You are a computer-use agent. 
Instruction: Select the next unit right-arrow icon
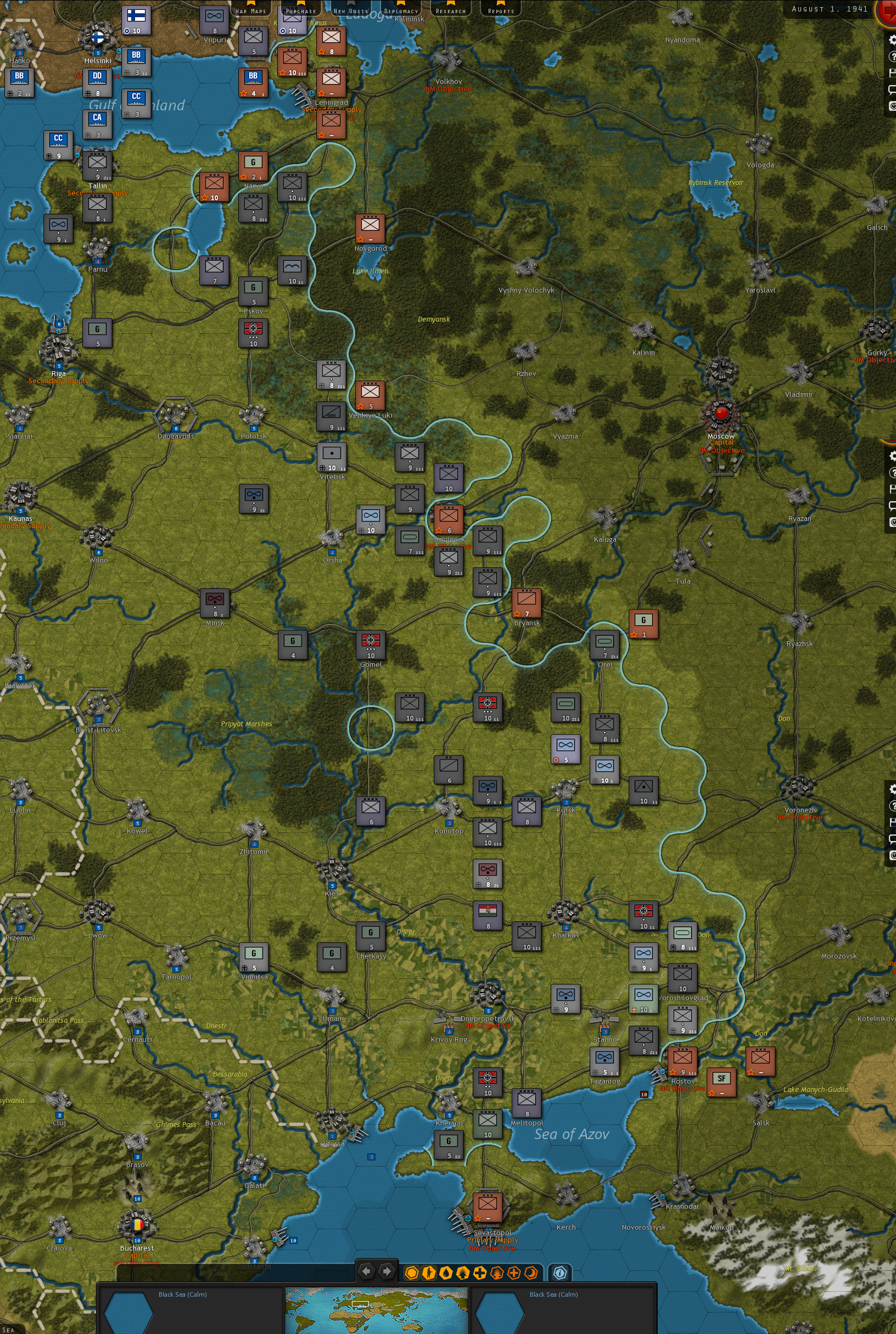coord(387,1272)
